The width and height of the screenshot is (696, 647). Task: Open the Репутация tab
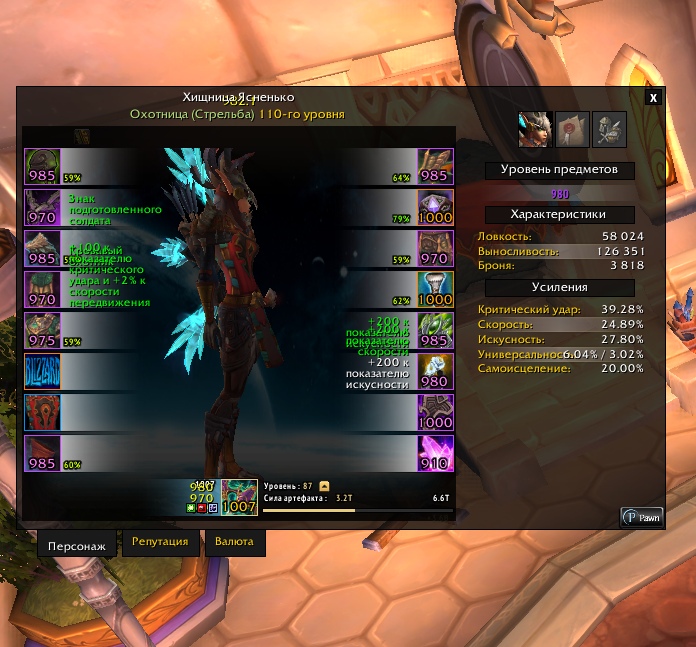pyautogui.click(x=160, y=542)
